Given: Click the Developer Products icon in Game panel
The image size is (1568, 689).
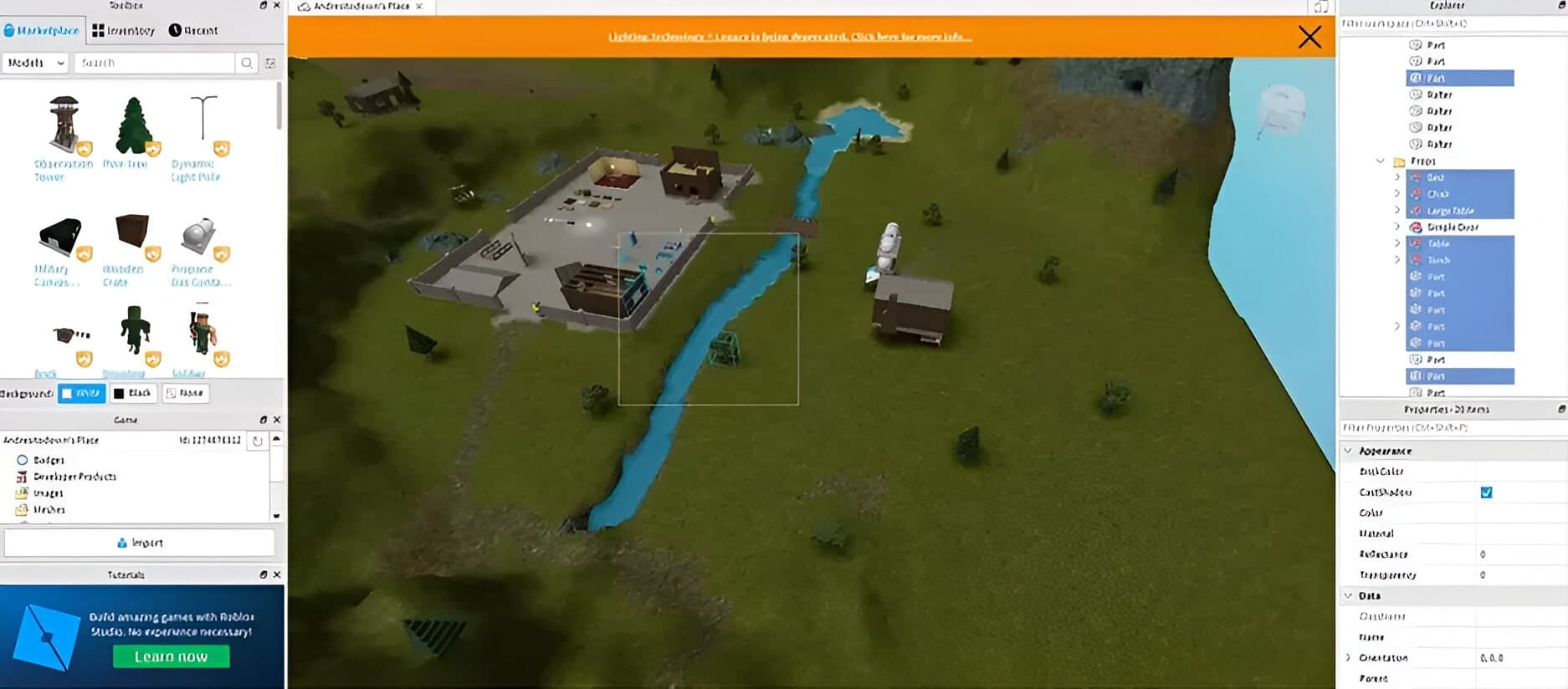Looking at the screenshot, I should [23, 477].
